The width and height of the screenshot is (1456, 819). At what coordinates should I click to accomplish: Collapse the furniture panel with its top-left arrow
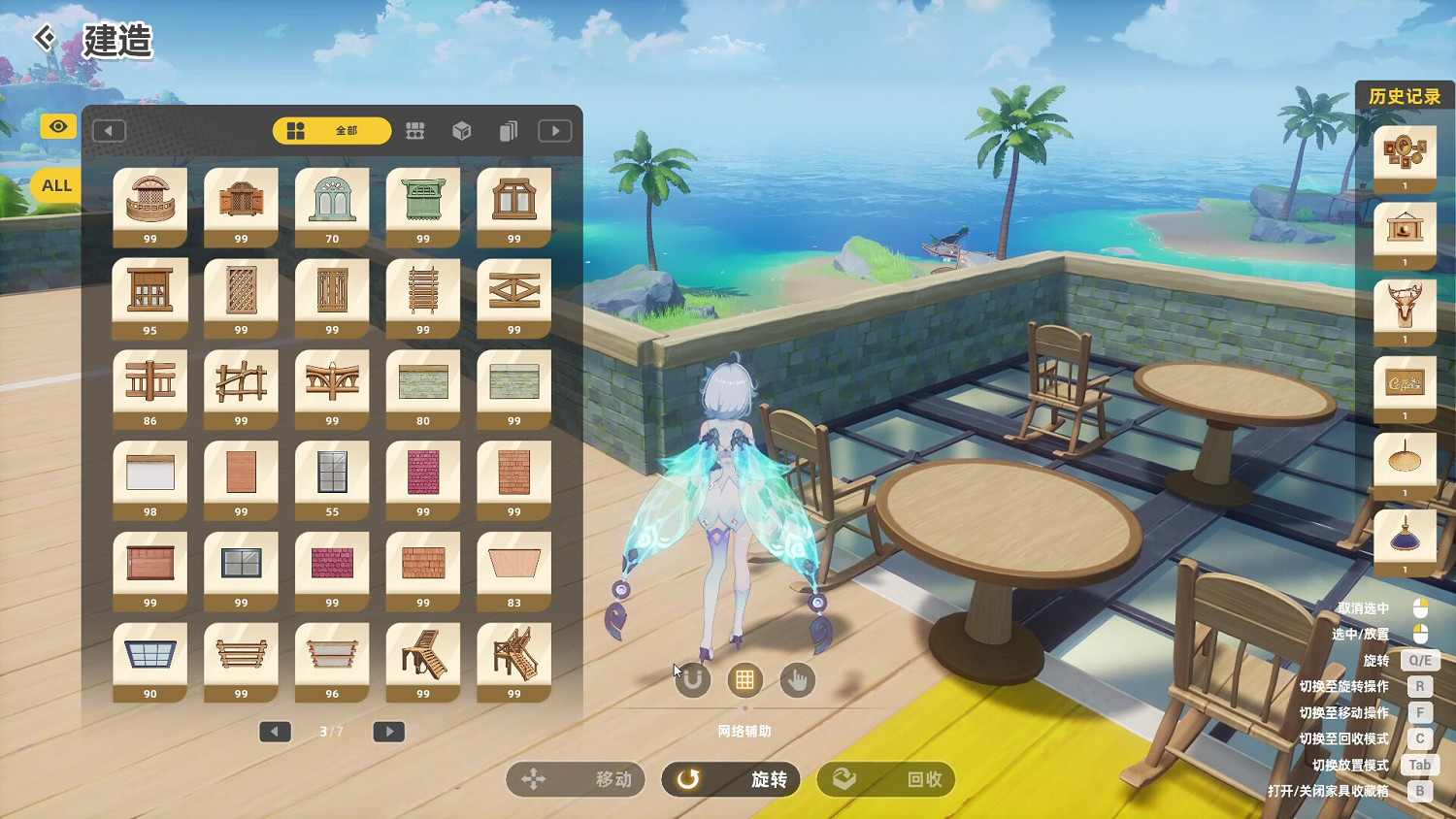(110, 130)
